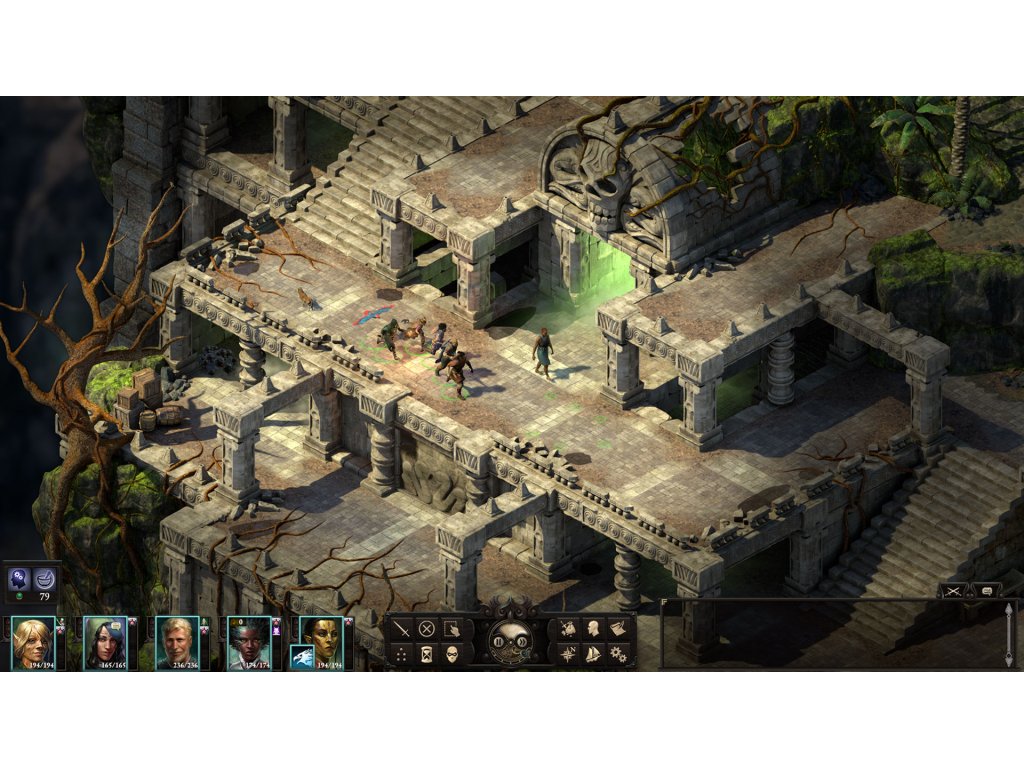Open the ship management sailboat icon
Screen dimensions: 1024x768
point(593,654)
